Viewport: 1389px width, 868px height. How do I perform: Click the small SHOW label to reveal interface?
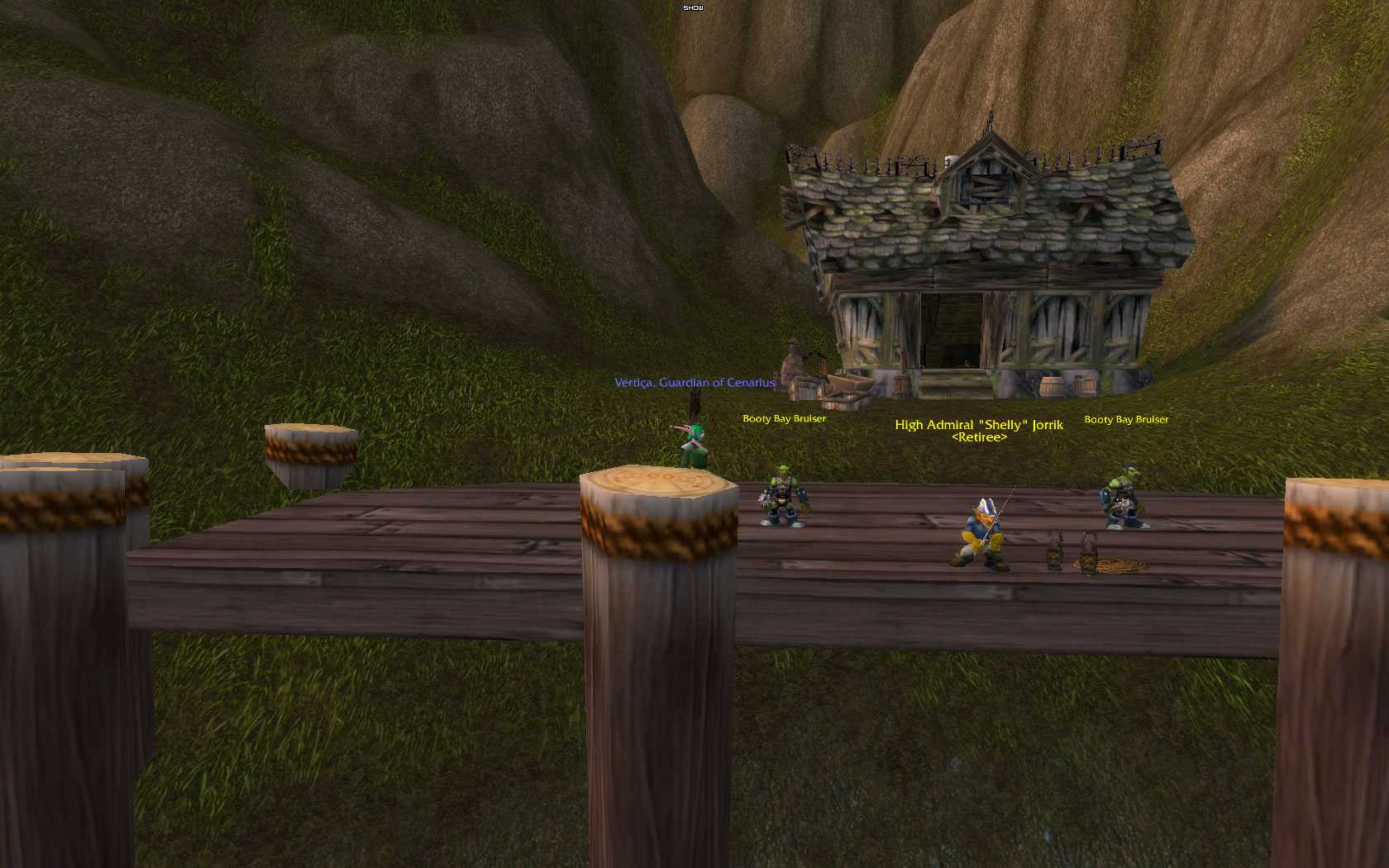(693, 7)
